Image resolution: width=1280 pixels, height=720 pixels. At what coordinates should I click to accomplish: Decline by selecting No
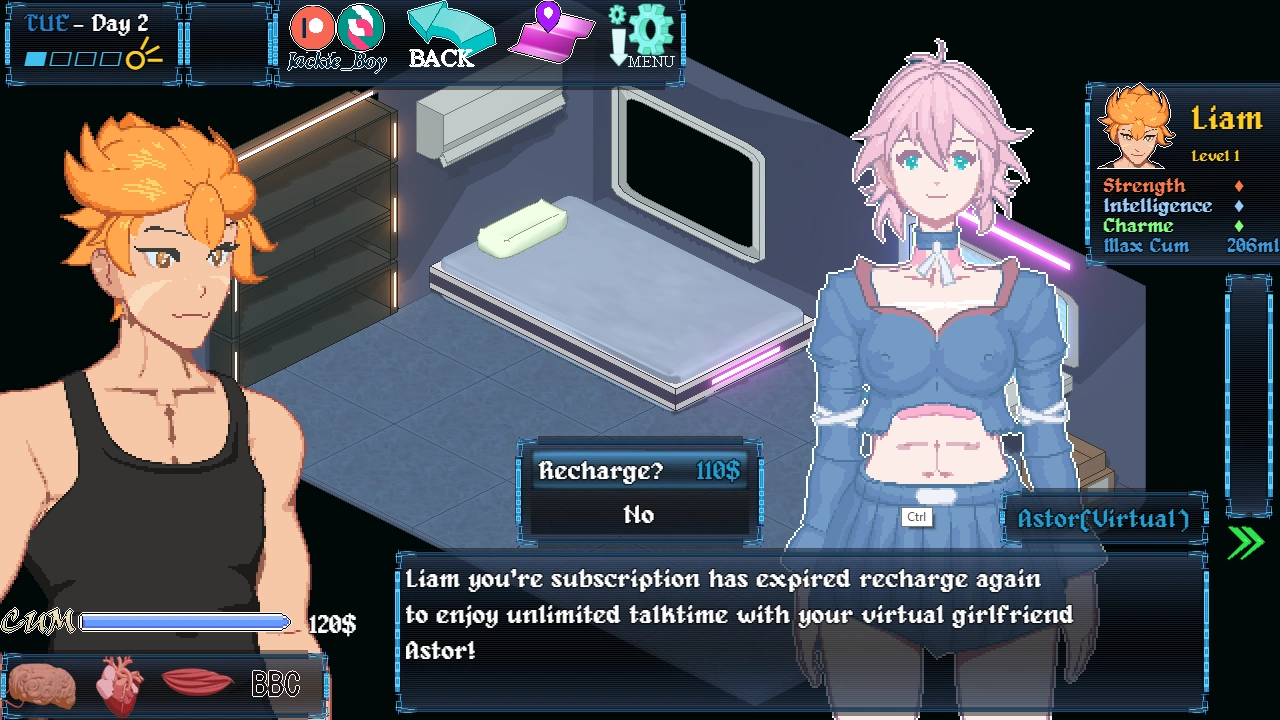[639, 515]
